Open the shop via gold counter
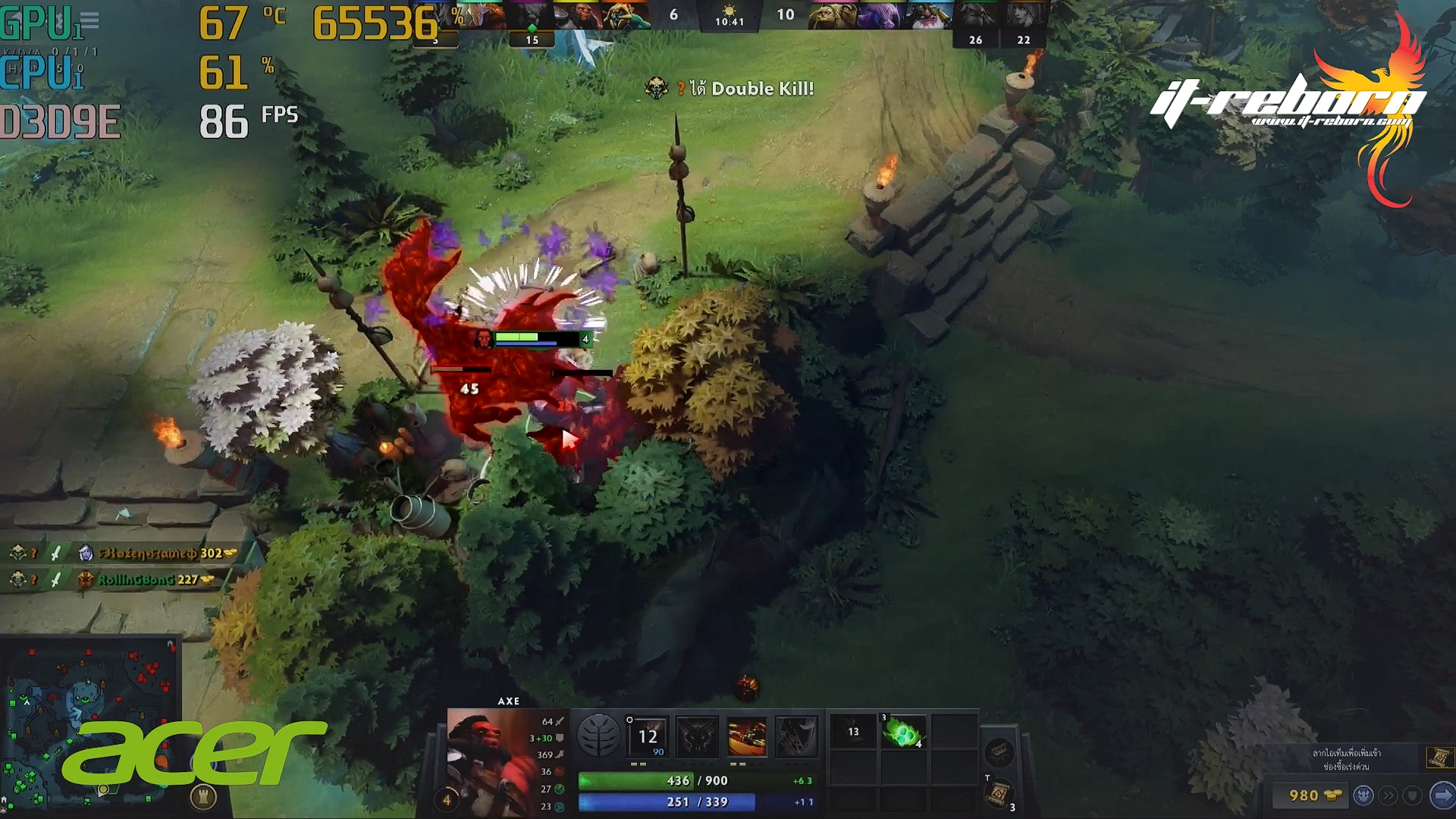The width and height of the screenshot is (1456, 819). [x=1310, y=795]
